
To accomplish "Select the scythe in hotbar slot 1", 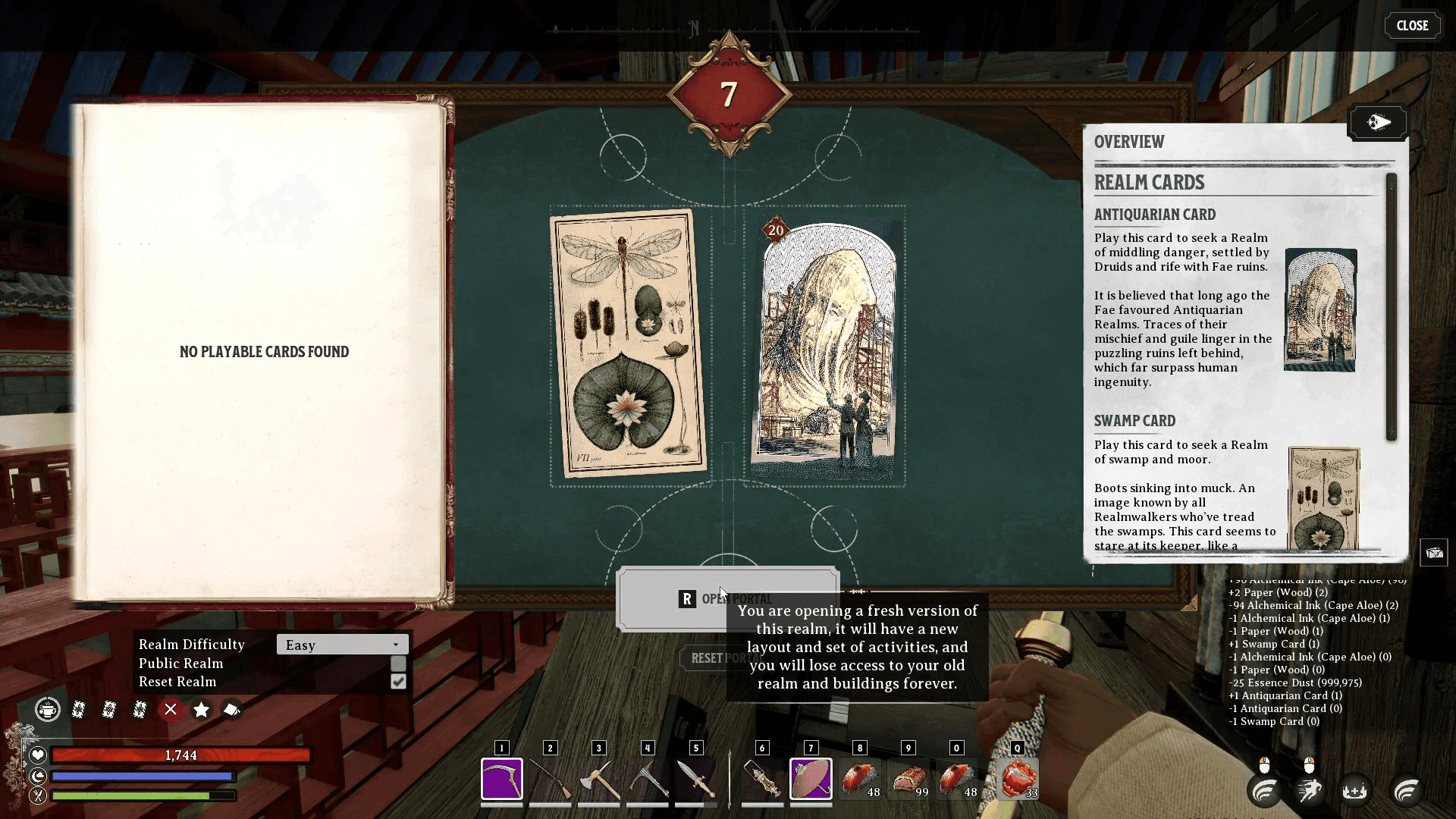I will coord(501,779).
